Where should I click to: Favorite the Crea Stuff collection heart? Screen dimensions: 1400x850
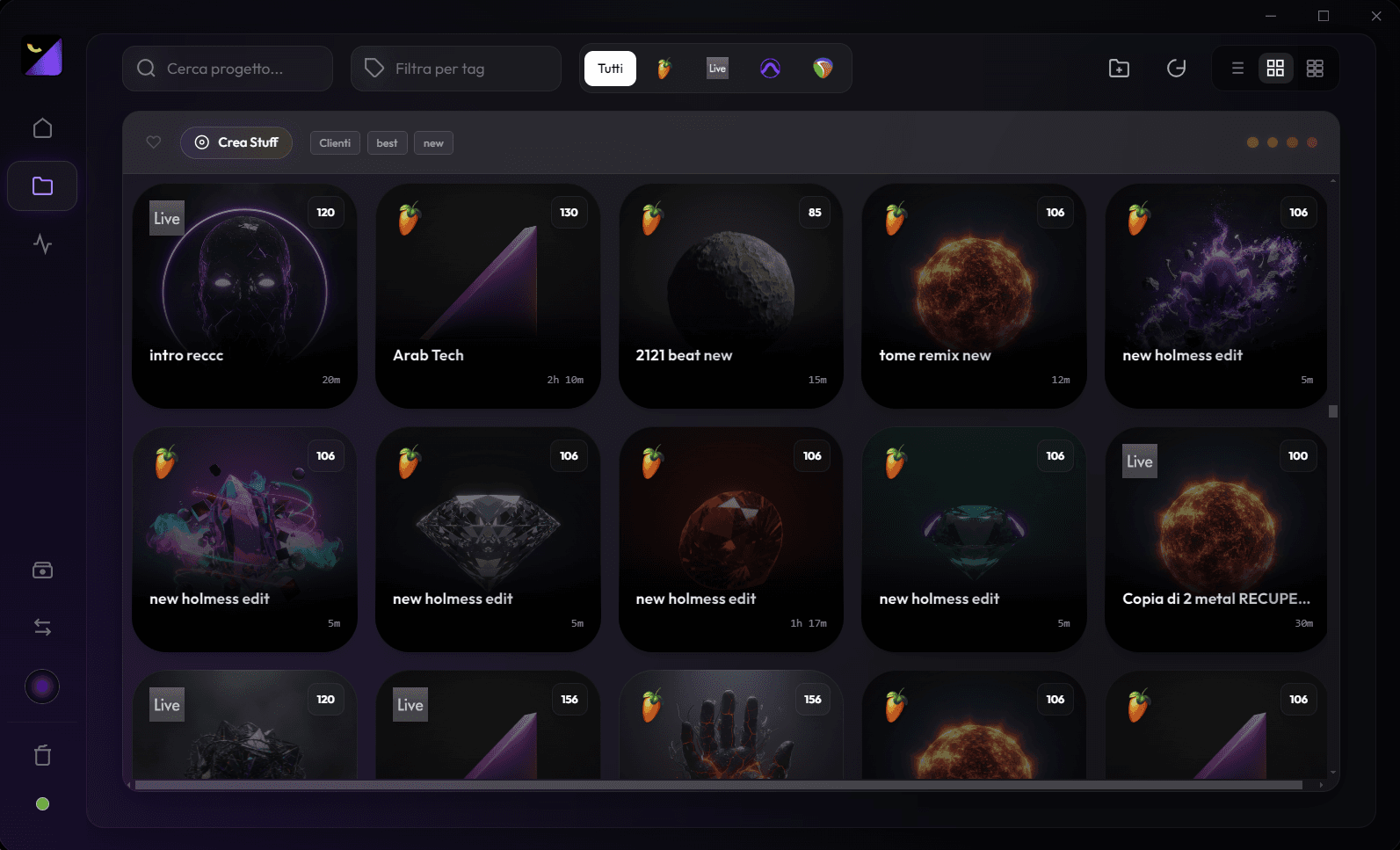pyautogui.click(x=153, y=142)
